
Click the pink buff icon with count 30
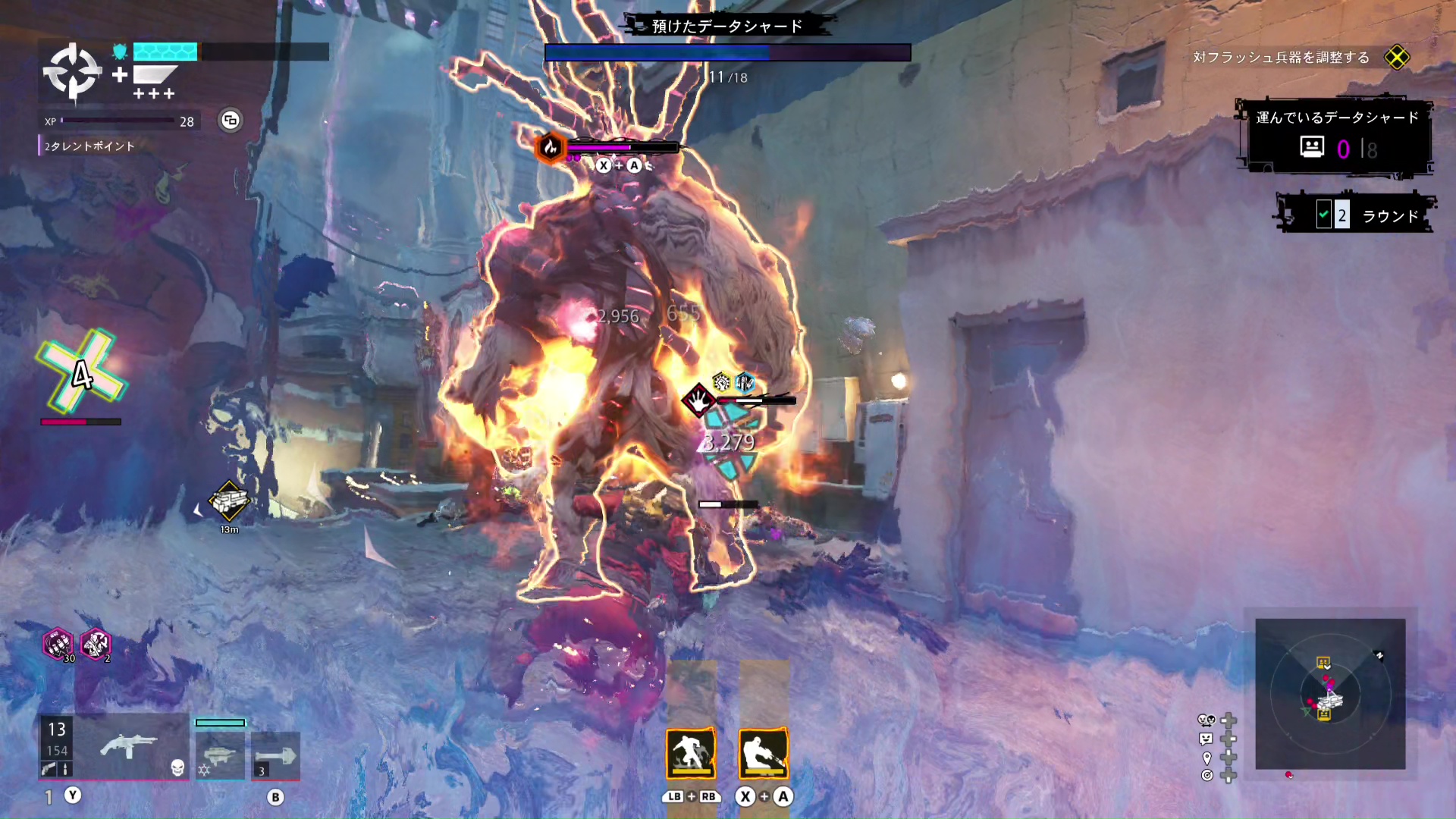(x=58, y=645)
